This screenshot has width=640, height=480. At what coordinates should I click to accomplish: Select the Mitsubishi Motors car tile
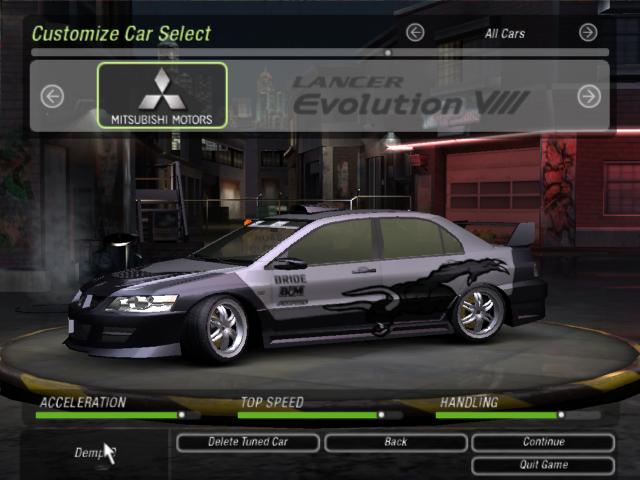click(162, 96)
